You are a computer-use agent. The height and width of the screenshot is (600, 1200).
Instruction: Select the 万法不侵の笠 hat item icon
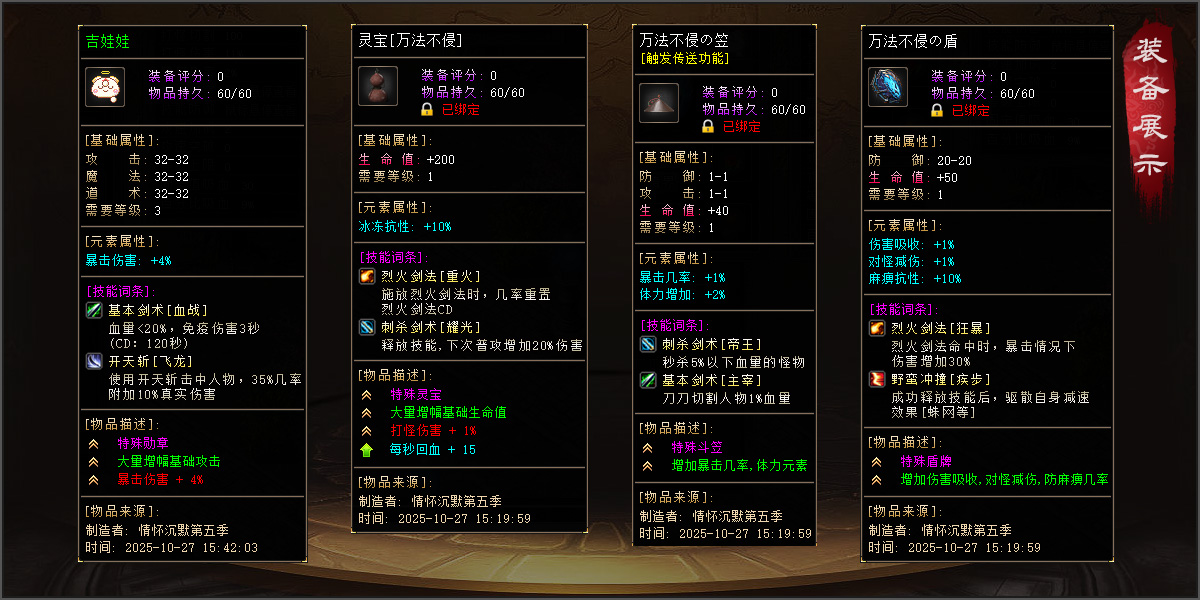coord(659,102)
